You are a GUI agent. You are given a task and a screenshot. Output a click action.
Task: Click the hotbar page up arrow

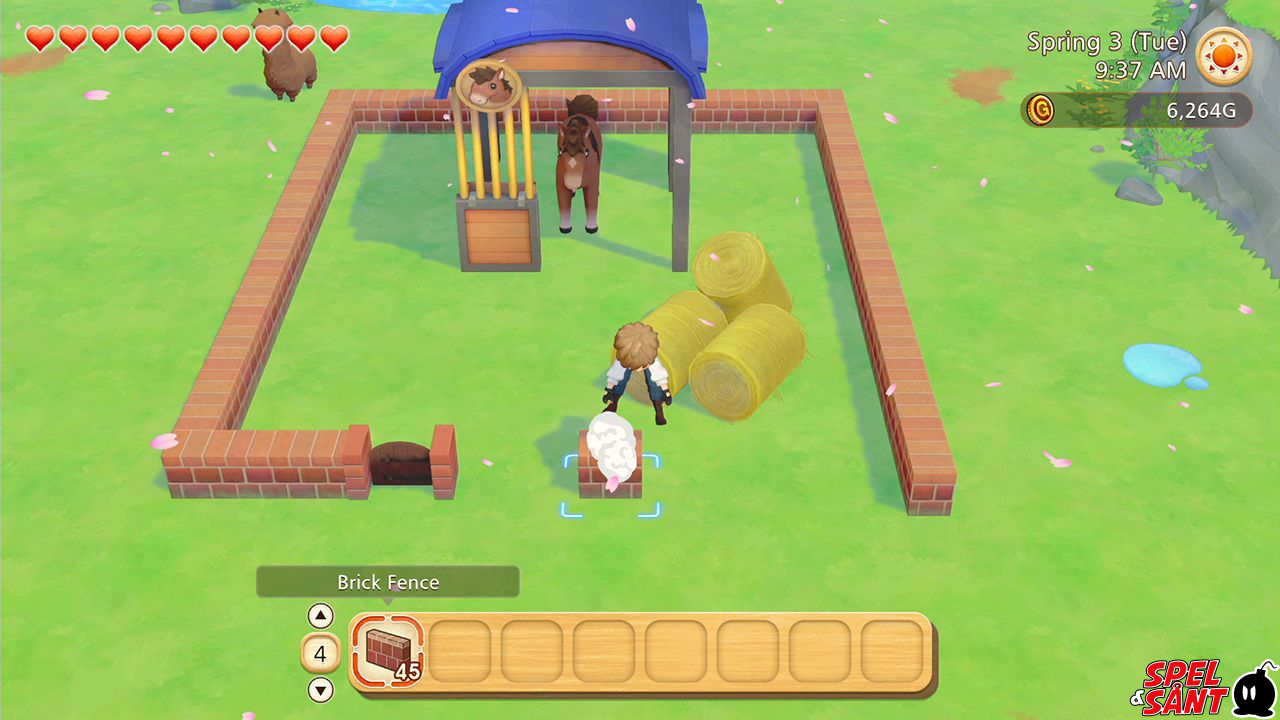click(320, 616)
